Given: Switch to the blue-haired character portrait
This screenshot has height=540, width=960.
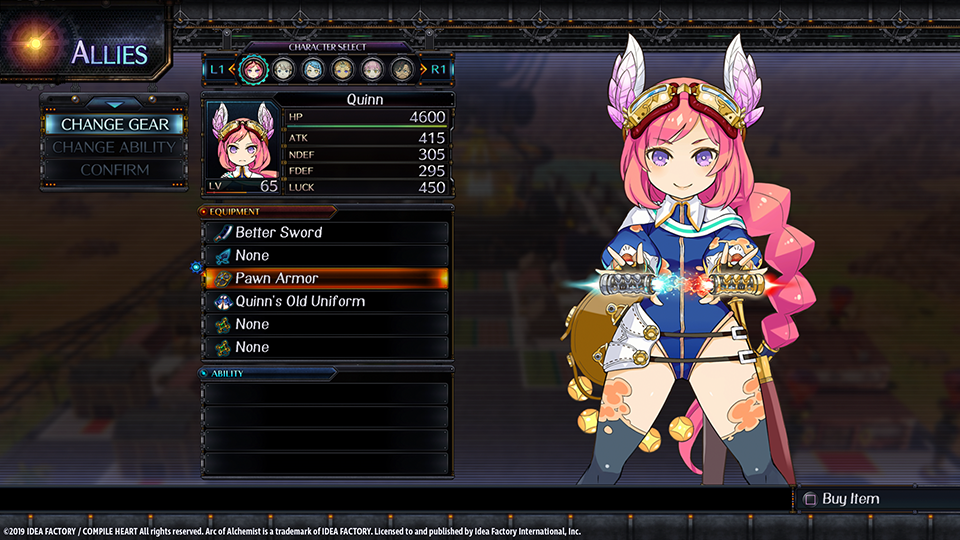Looking at the screenshot, I should tap(313, 69).
